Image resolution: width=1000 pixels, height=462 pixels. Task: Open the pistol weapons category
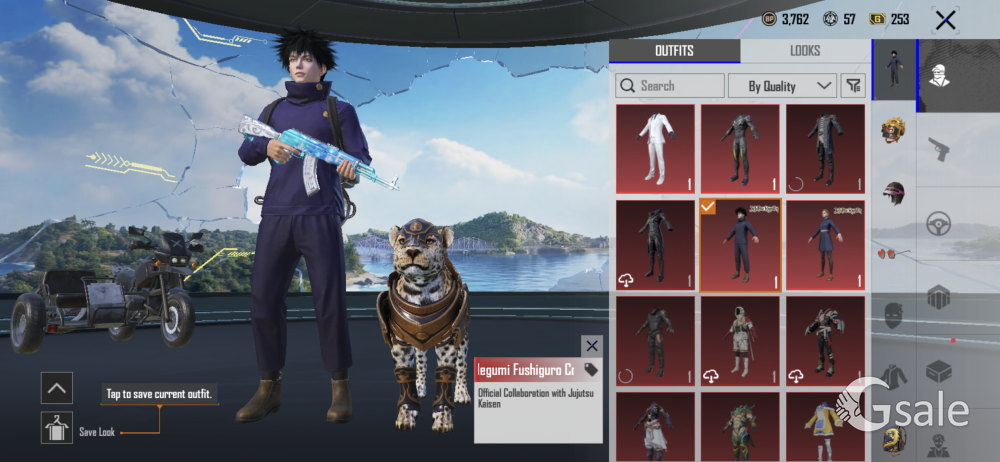[x=938, y=150]
